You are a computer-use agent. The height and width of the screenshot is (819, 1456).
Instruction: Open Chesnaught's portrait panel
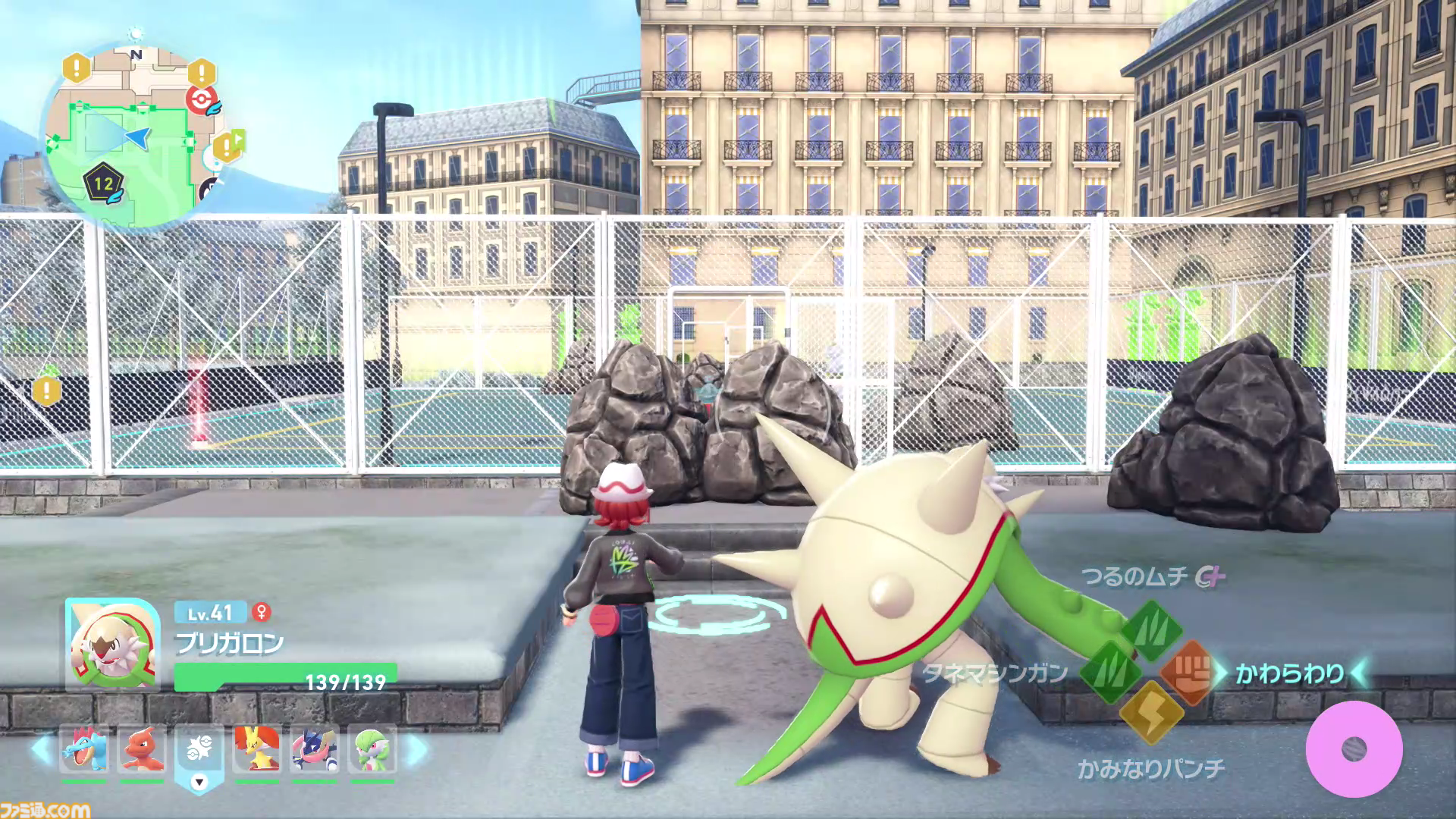click(x=112, y=645)
